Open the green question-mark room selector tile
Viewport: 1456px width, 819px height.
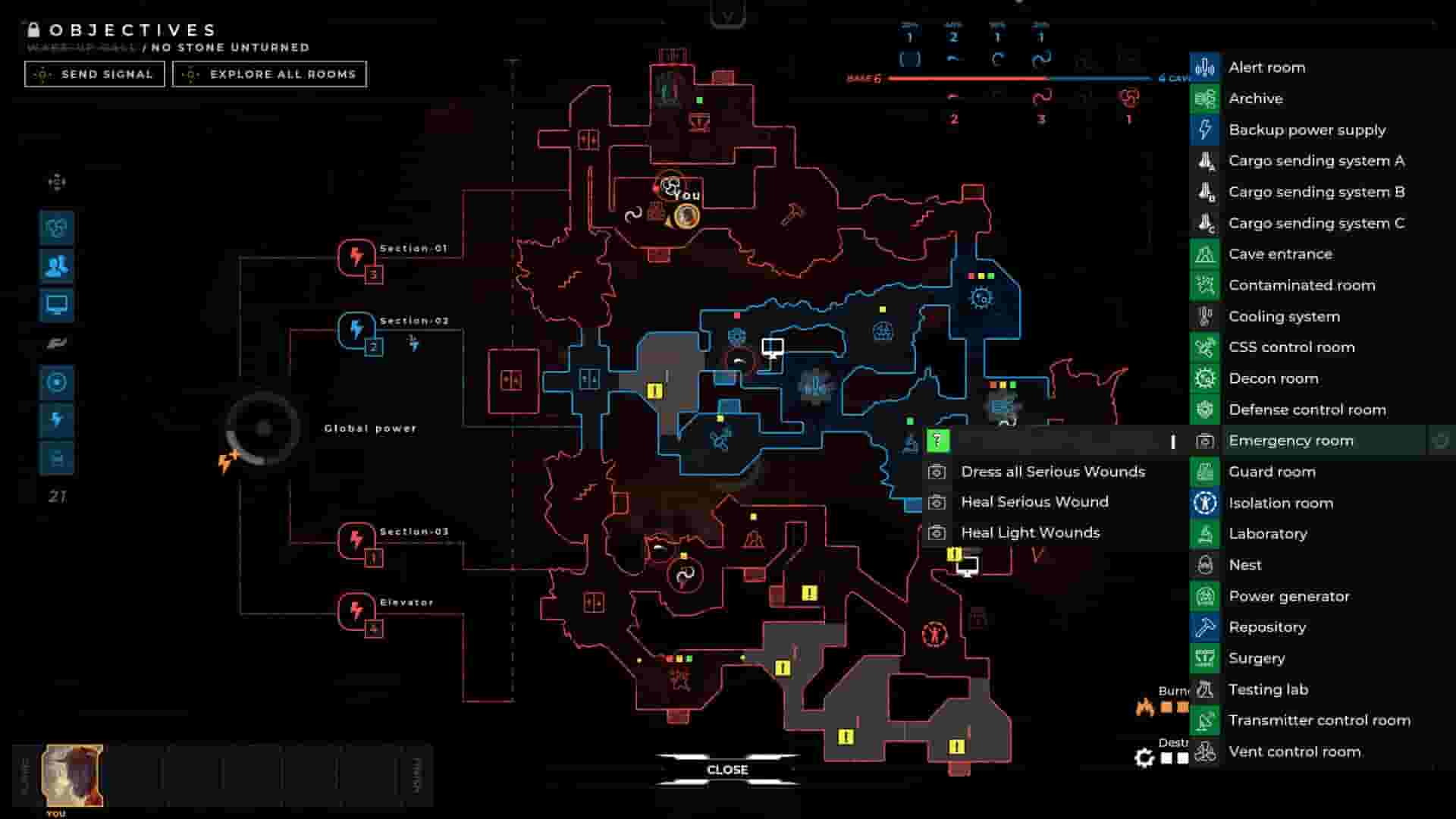click(x=937, y=440)
